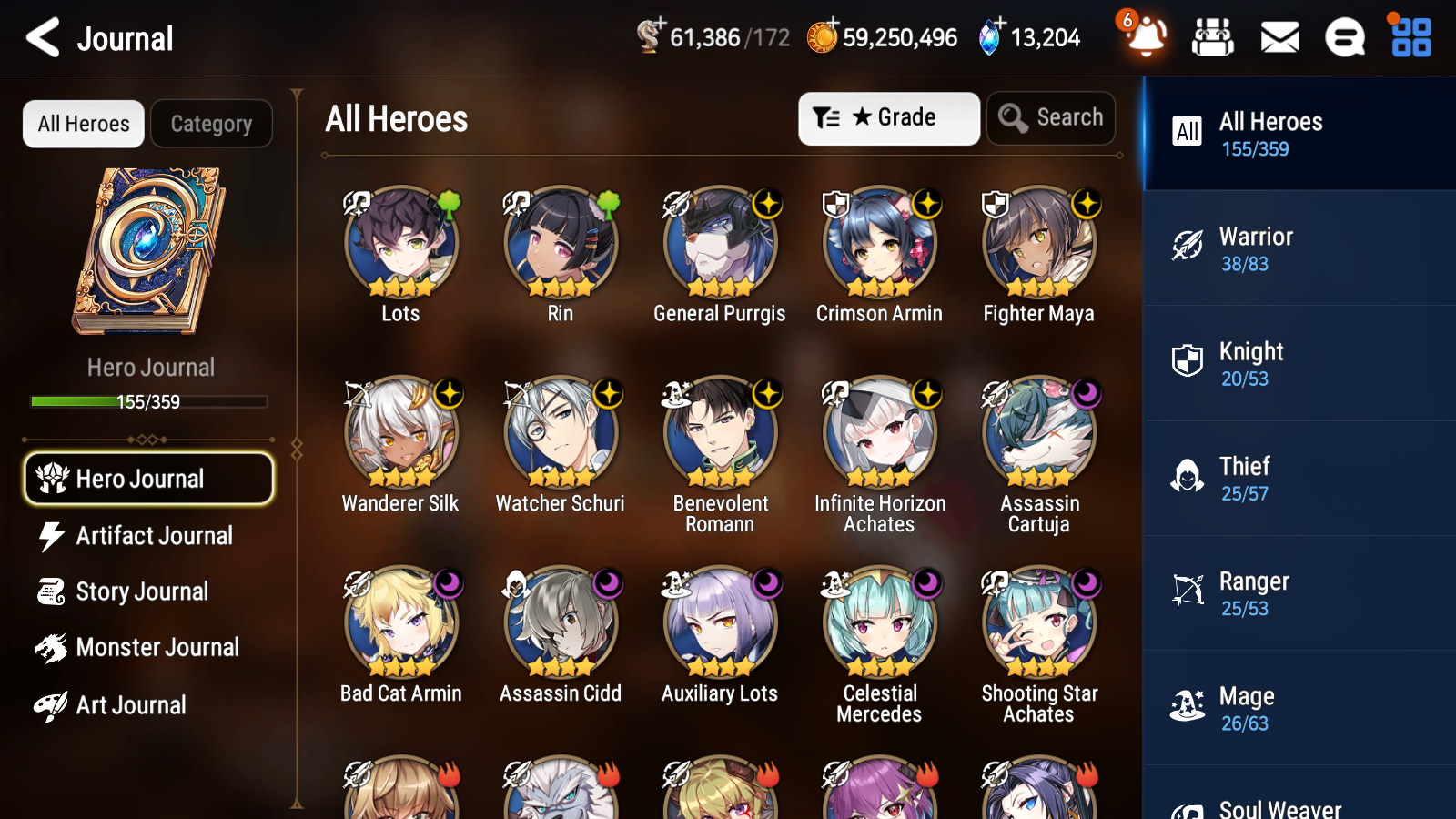Open the Grade sort dropdown
The image size is (1456, 819).
tap(888, 117)
